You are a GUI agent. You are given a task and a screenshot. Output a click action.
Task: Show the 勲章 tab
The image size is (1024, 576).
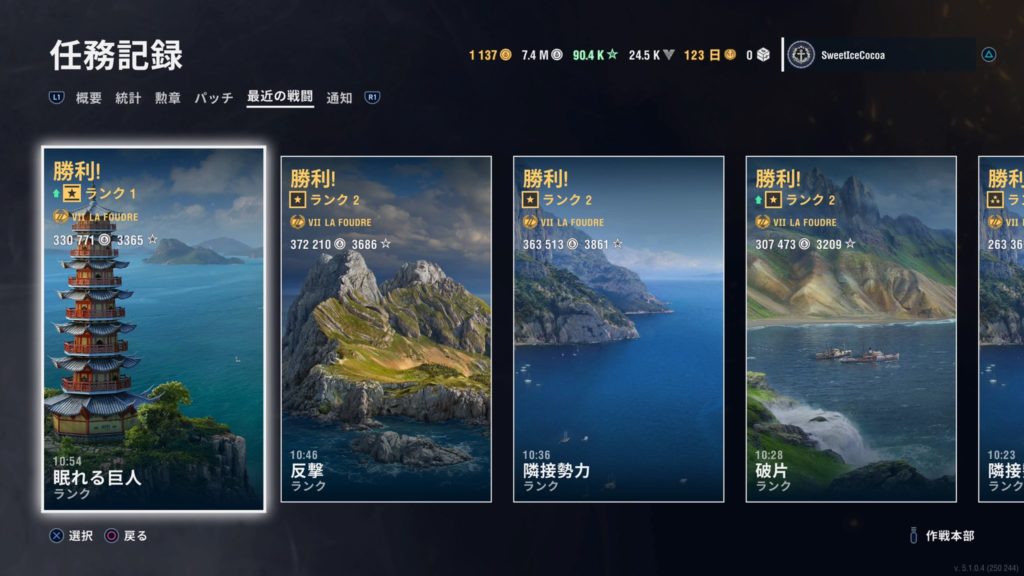click(167, 98)
